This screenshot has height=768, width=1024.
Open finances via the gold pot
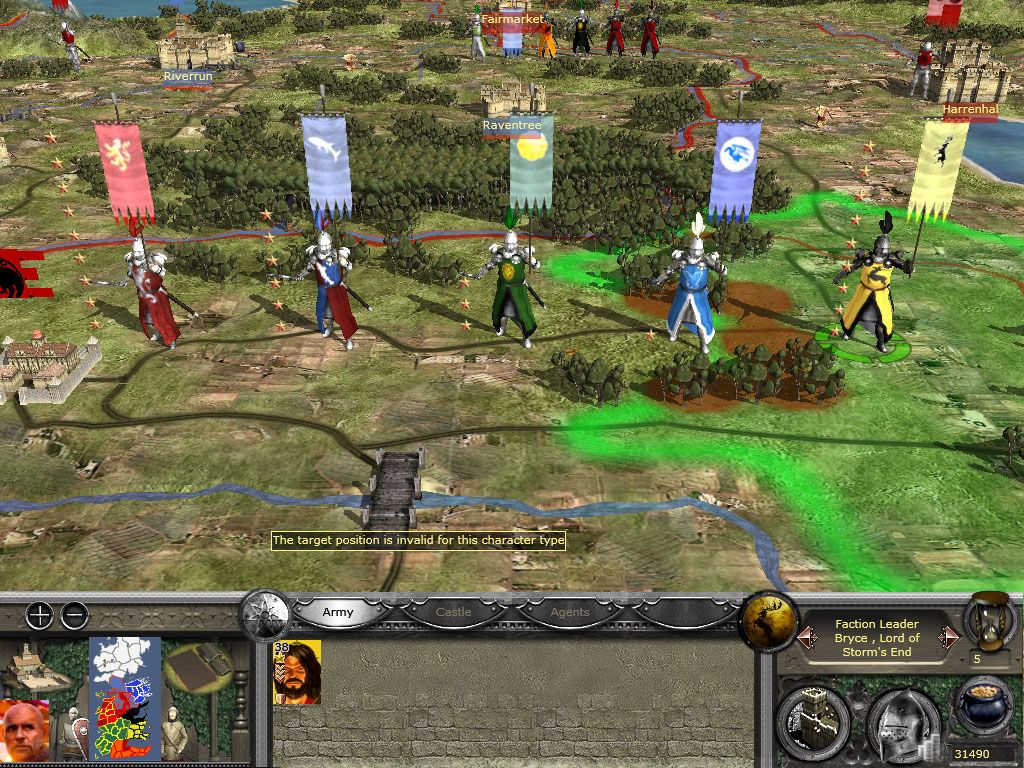(983, 708)
